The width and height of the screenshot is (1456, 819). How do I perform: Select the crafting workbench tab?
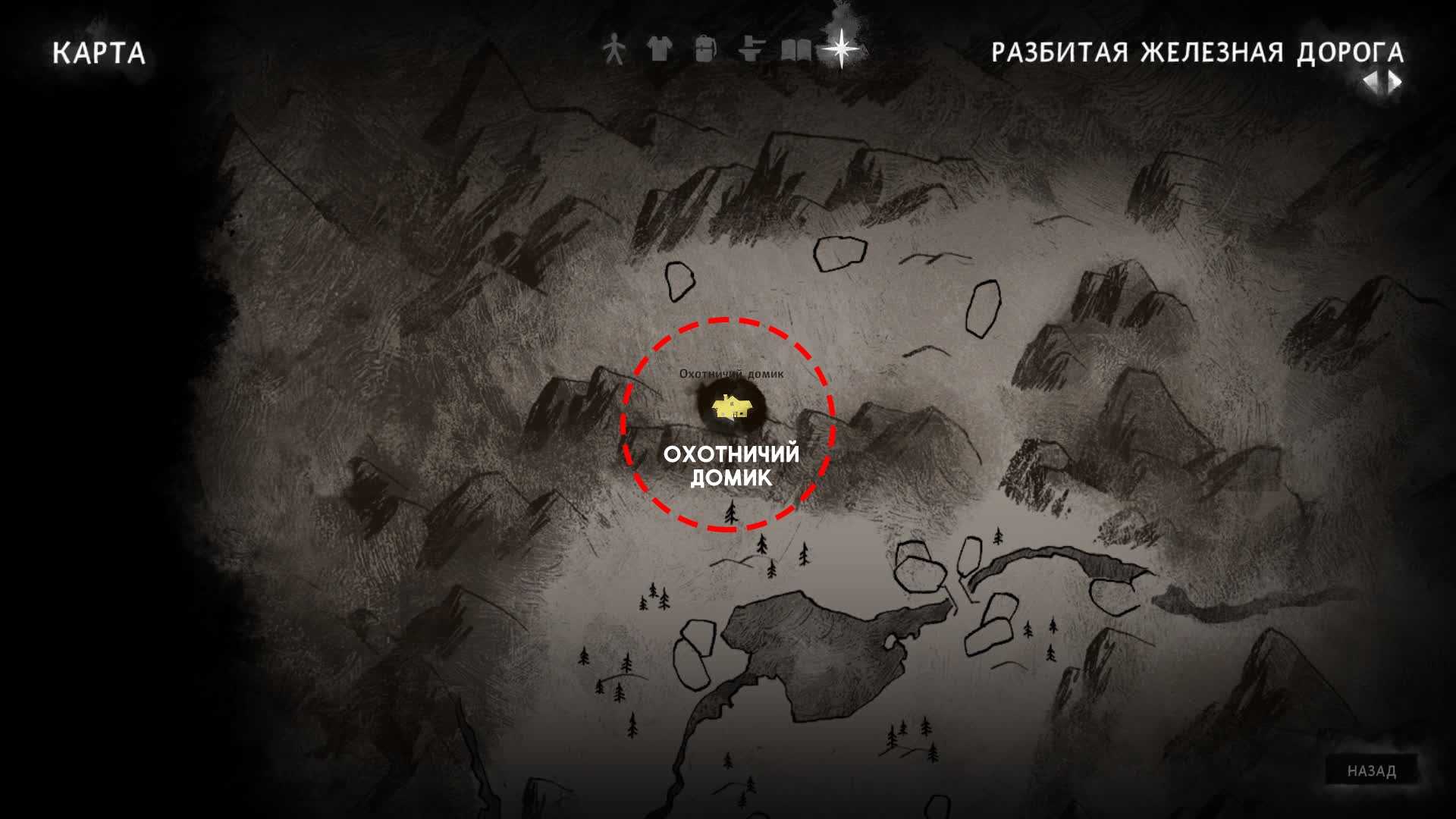pyautogui.click(x=750, y=50)
